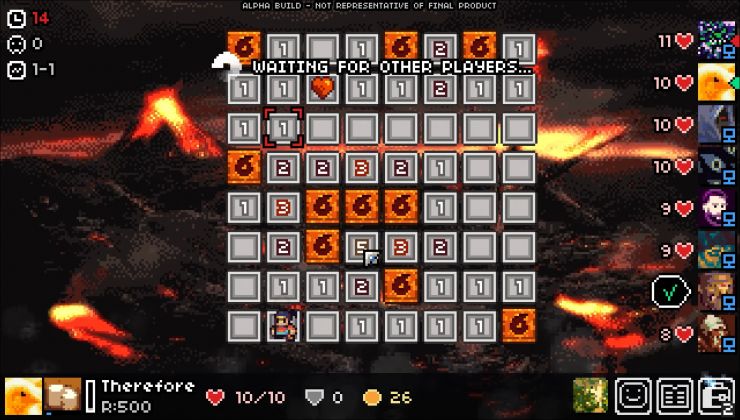Click the green checkmark ready indicator
The width and height of the screenshot is (740, 420).
[x=668, y=291]
